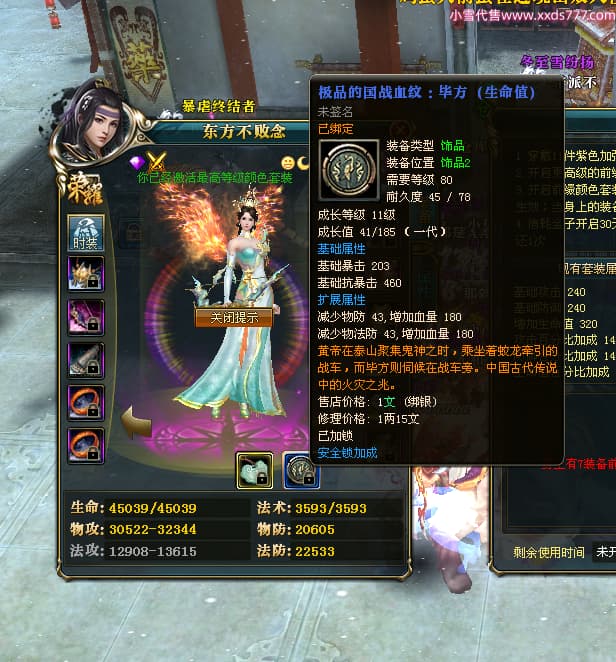The width and height of the screenshot is (616, 662).
Task: Click the 关闭提示 button
Action: (x=227, y=317)
